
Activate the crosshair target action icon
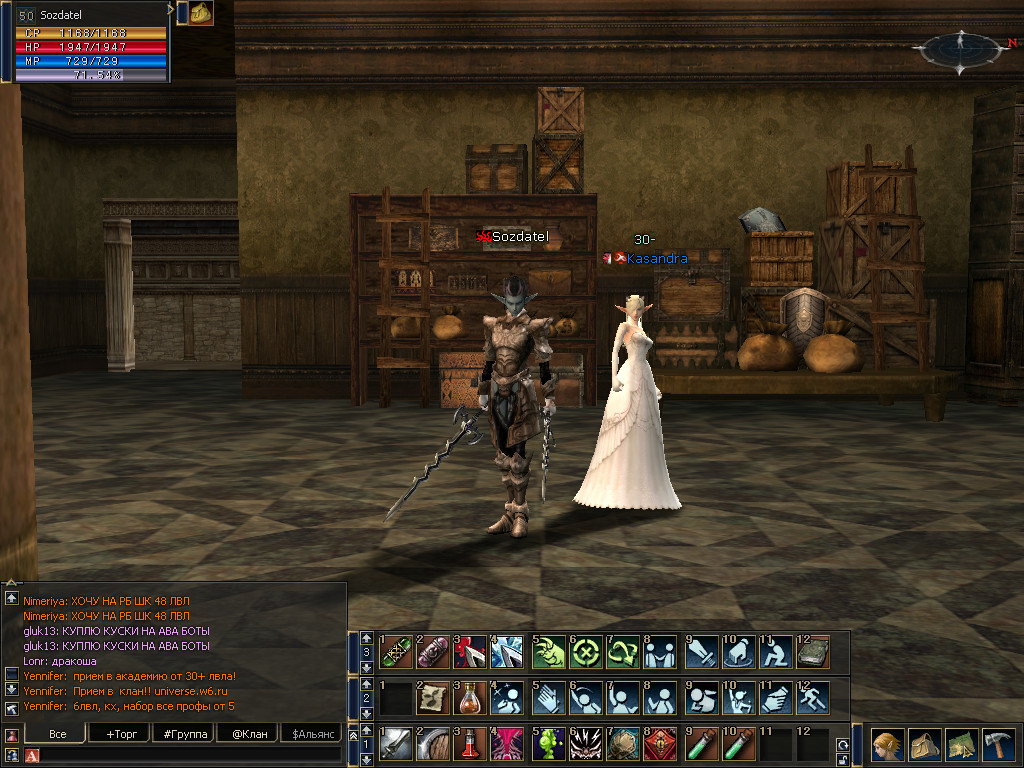[586, 653]
